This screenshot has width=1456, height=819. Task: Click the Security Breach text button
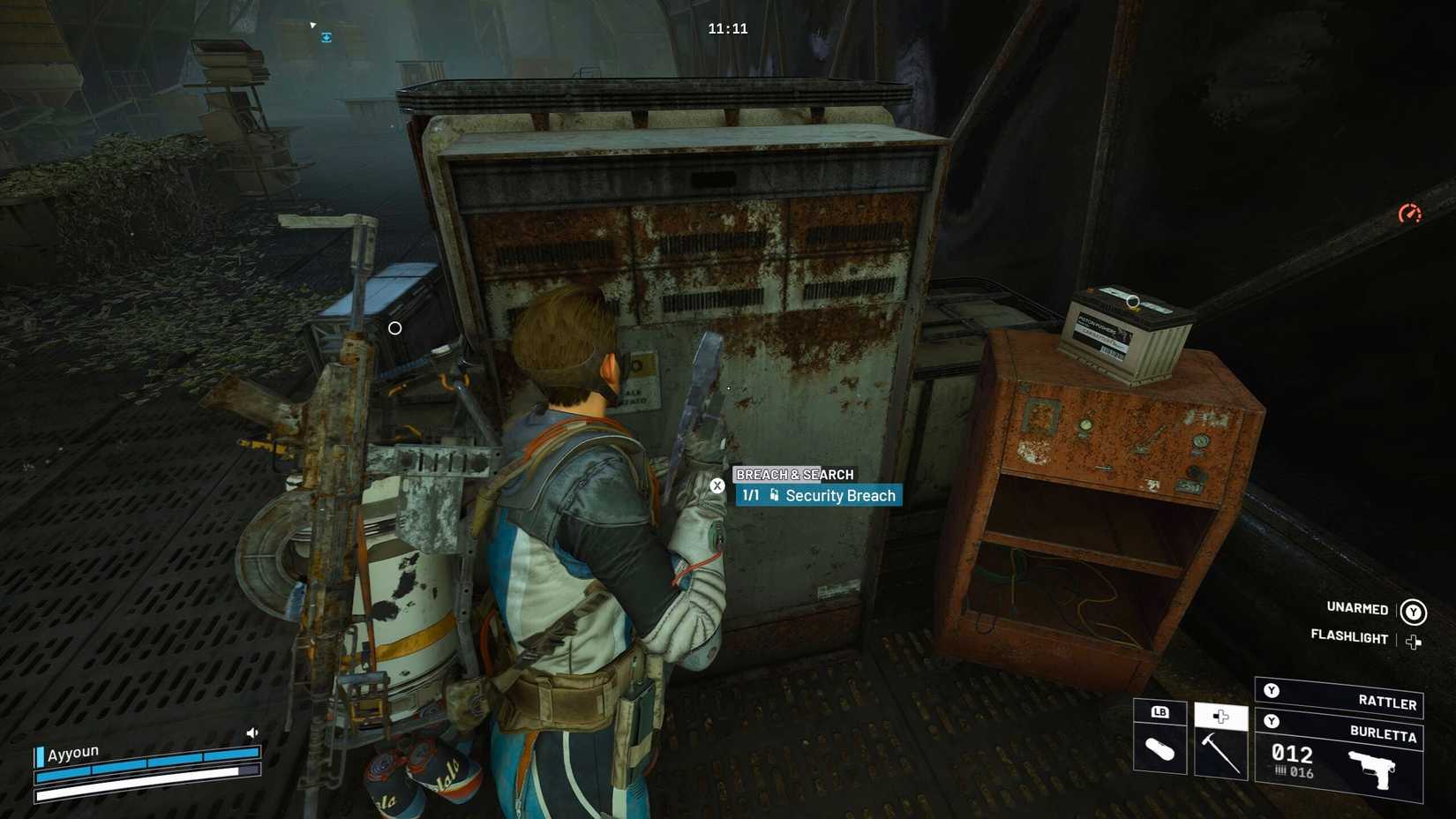(843, 495)
